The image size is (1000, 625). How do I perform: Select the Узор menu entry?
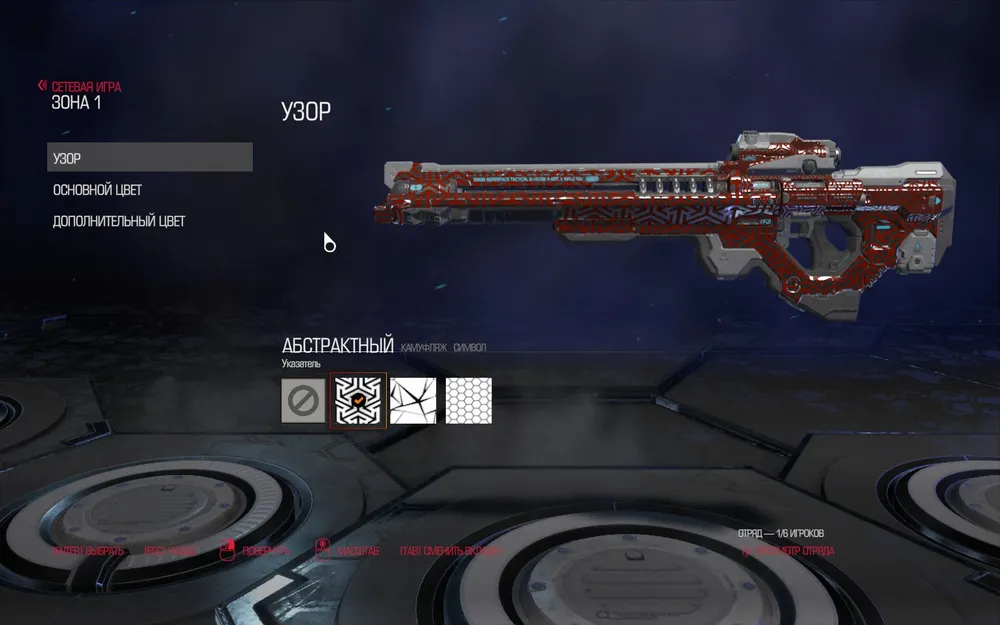click(150, 158)
